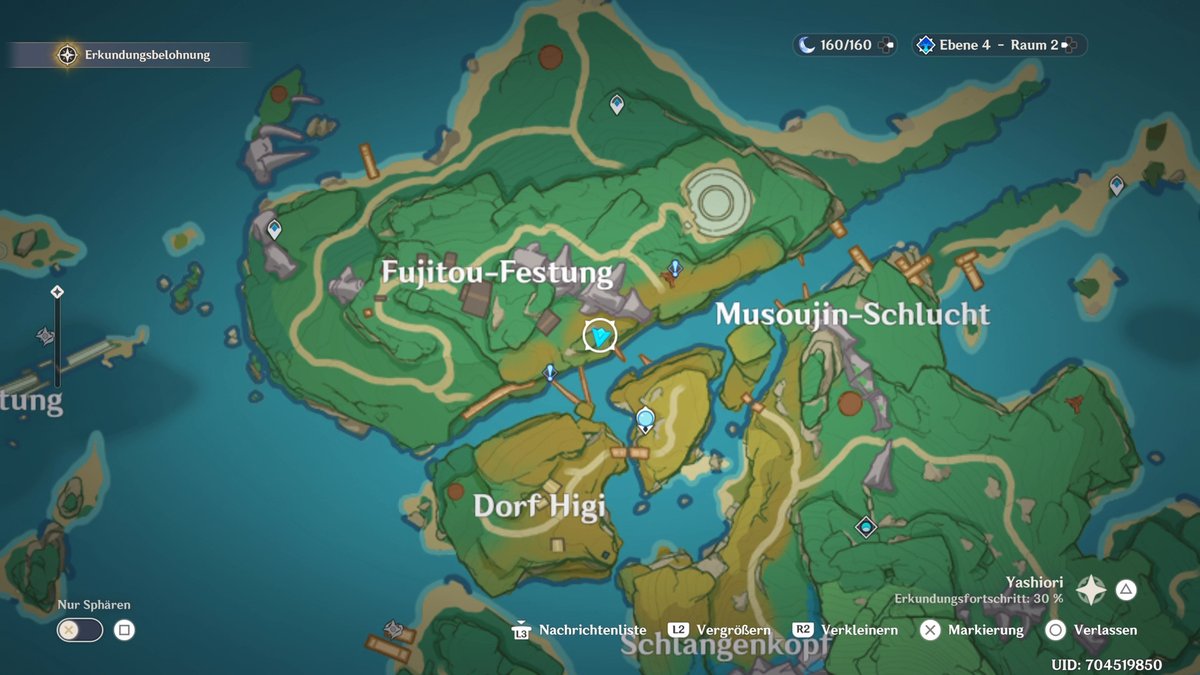Select the teleport waypoint at the northern hilltop
The width and height of the screenshot is (1200, 675).
coord(617,102)
